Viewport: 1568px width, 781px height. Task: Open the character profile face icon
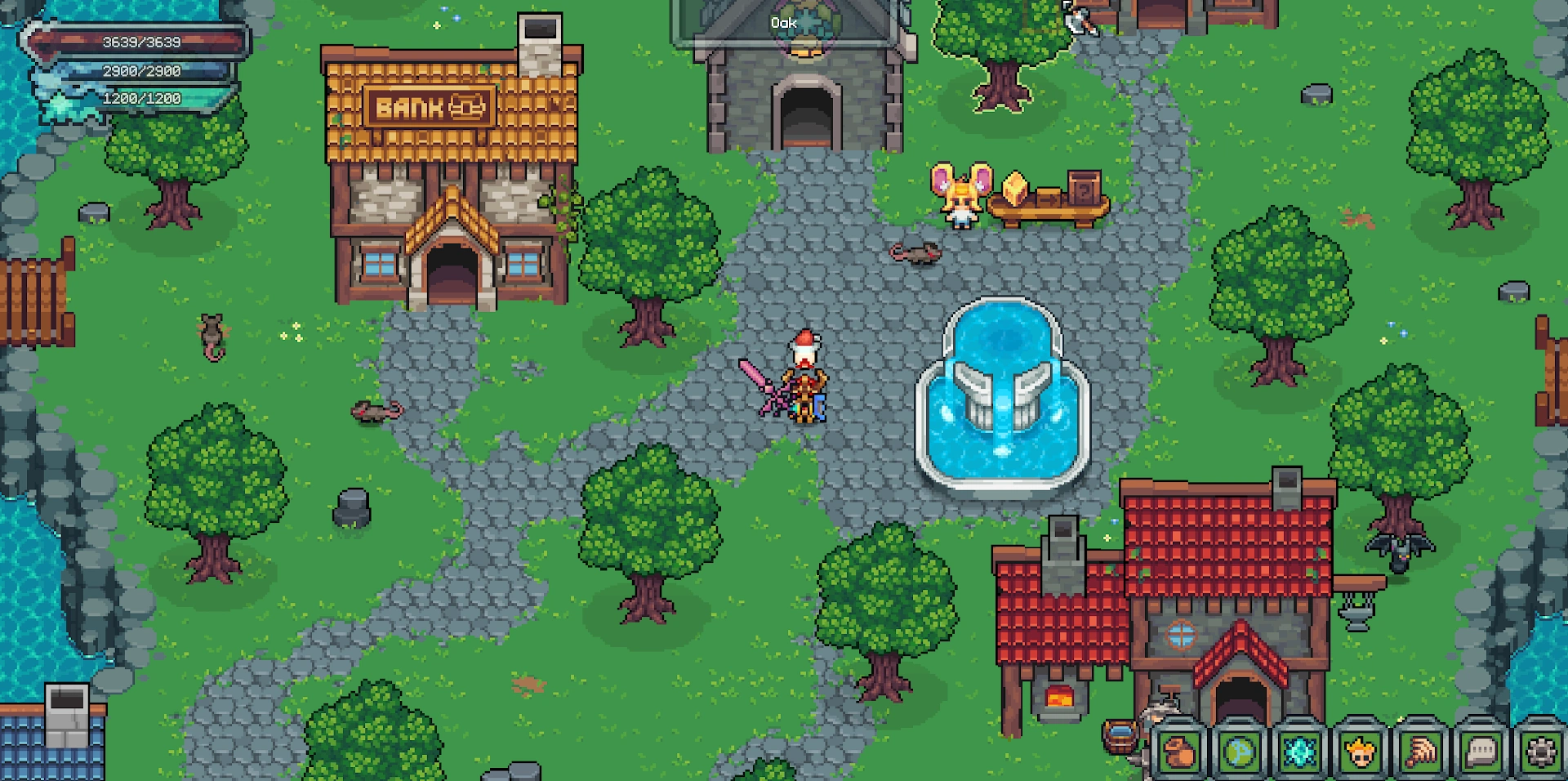(1360, 752)
